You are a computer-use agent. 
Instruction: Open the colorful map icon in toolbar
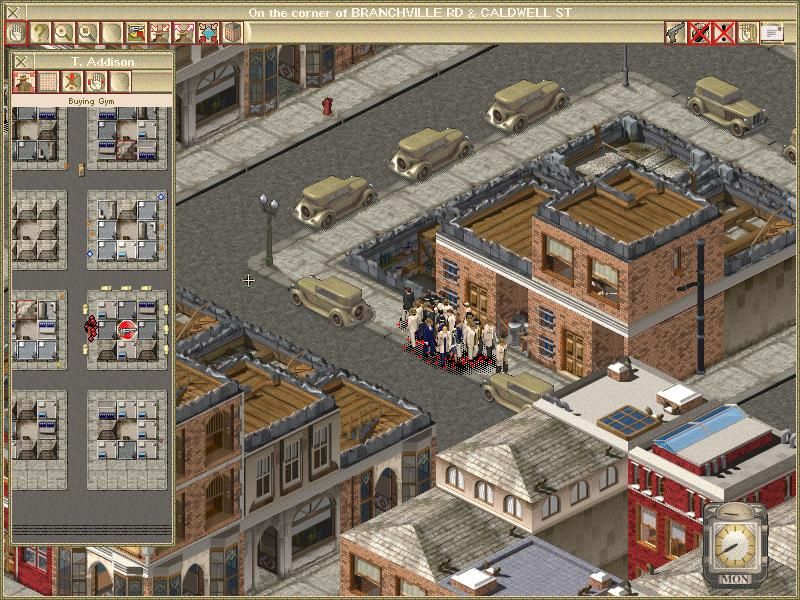click(136, 32)
